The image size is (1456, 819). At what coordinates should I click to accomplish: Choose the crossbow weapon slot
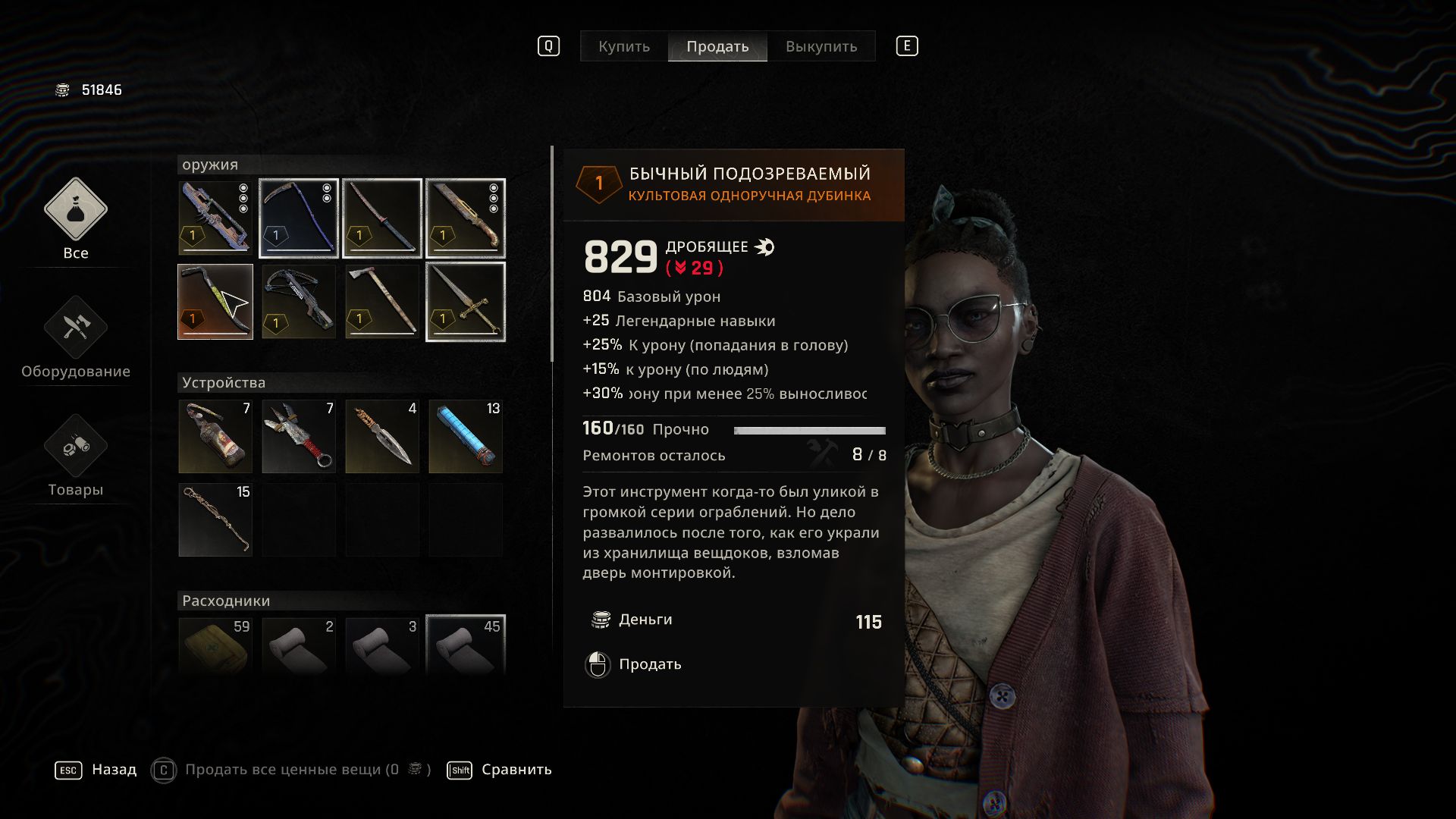tap(299, 302)
